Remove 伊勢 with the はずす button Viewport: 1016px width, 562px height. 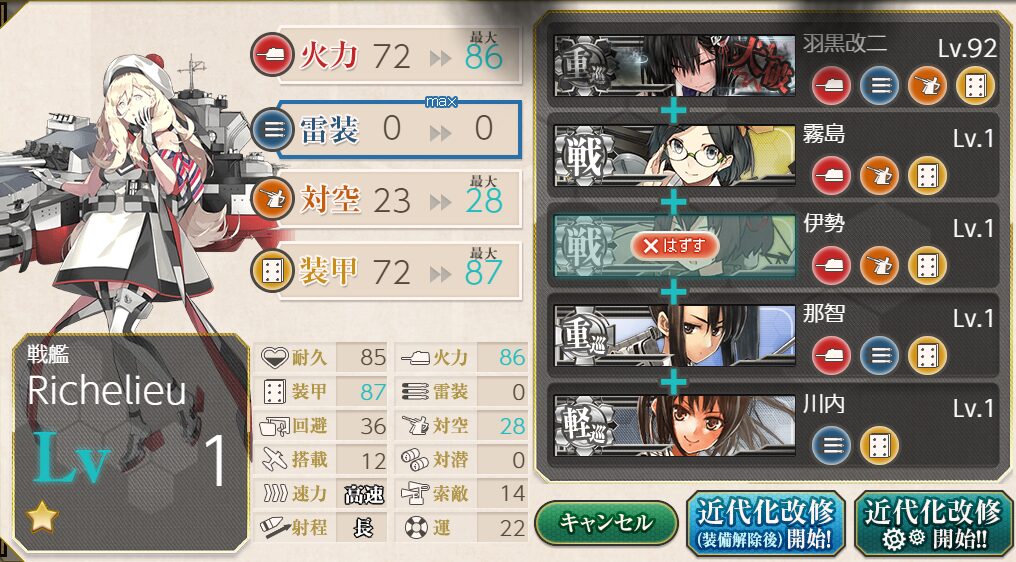click(674, 246)
